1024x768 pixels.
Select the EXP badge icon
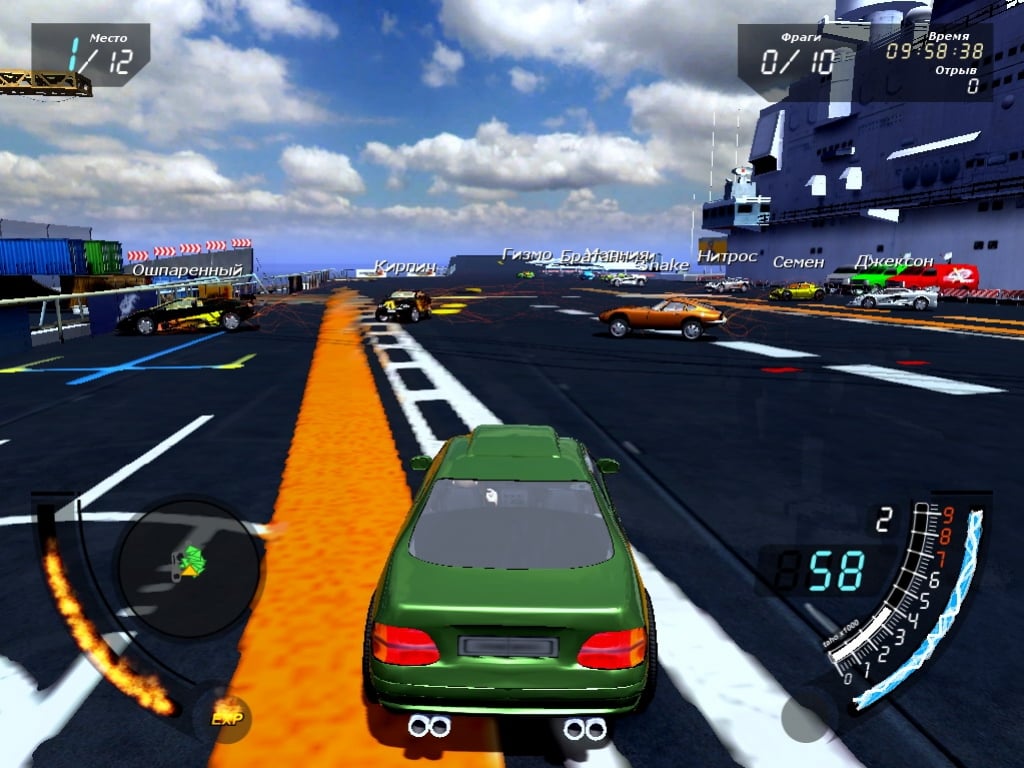[229, 716]
